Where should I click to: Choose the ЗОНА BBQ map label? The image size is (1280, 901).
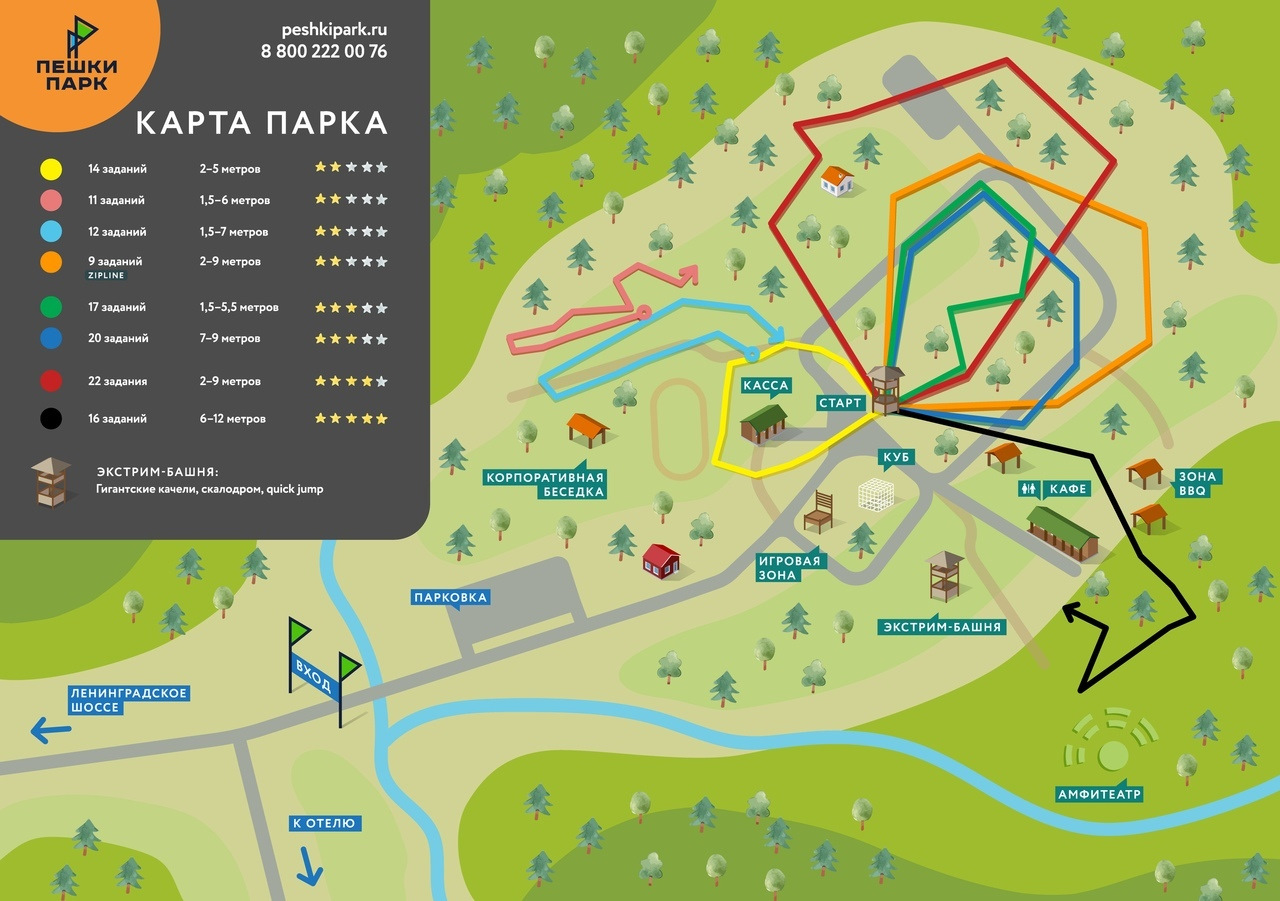coord(1195,484)
